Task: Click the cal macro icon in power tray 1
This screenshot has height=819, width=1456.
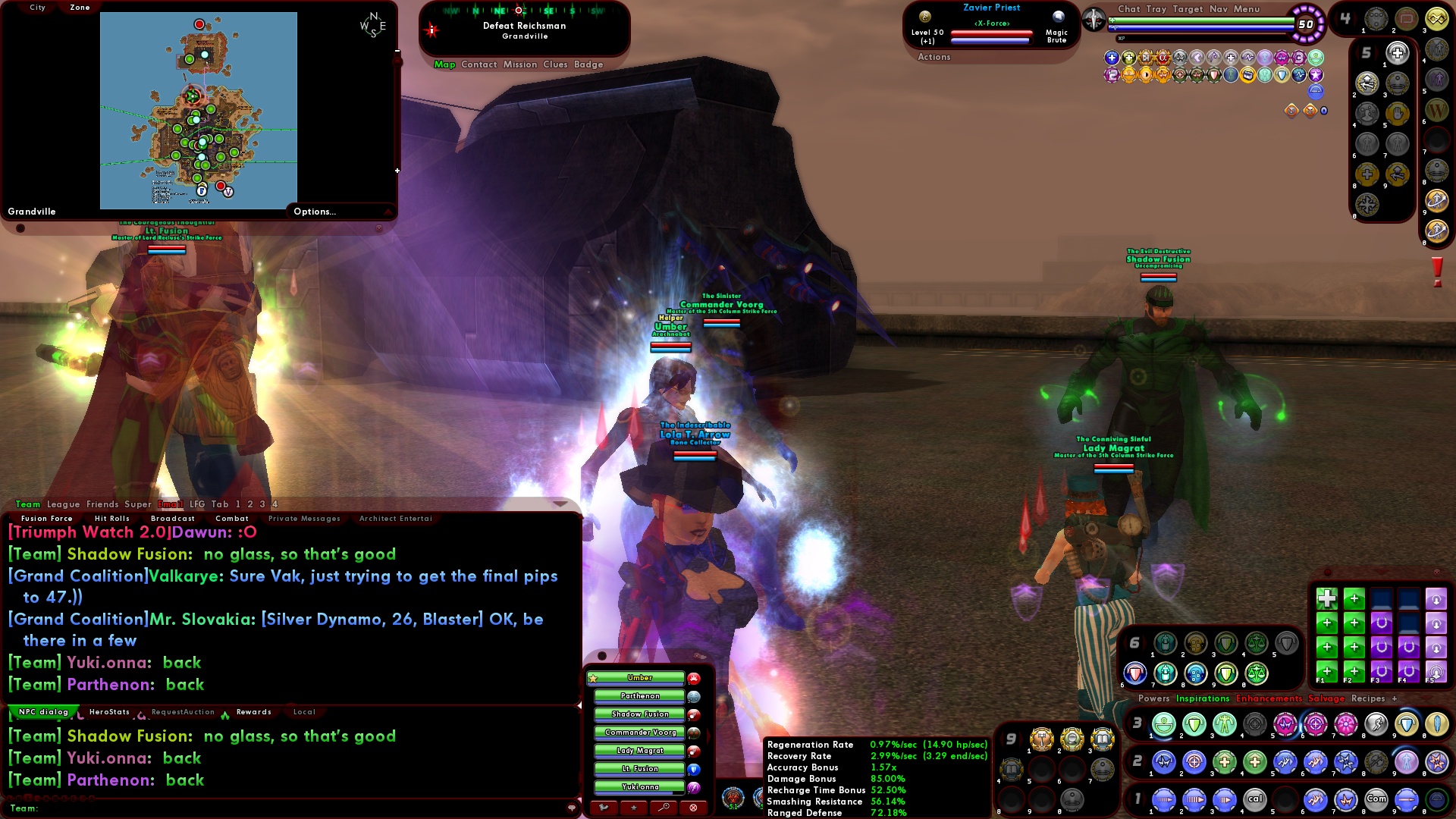Action: pyautogui.click(x=1257, y=798)
